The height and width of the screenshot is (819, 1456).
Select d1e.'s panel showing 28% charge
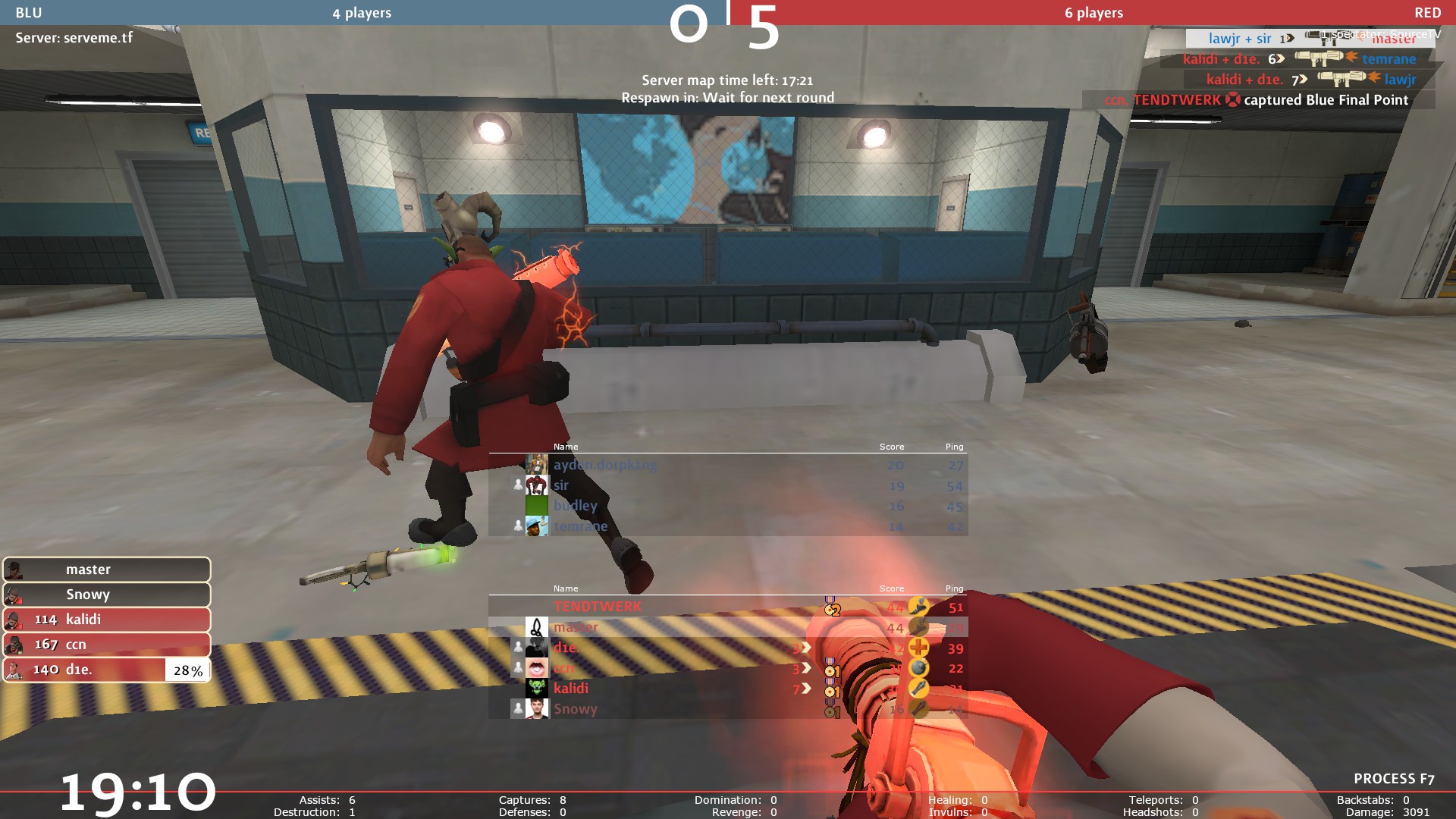[x=106, y=670]
